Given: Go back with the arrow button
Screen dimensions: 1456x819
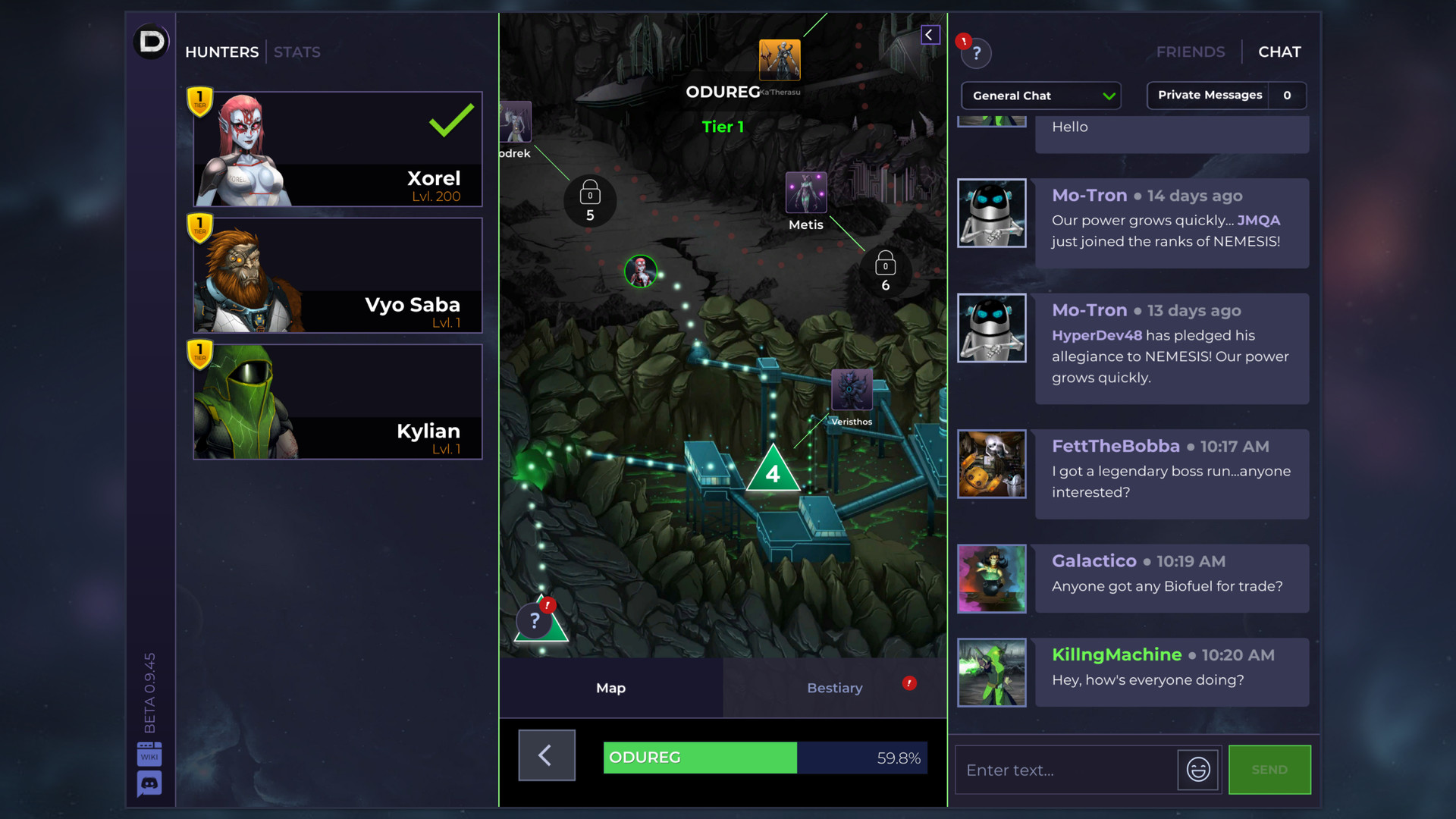Looking at the screenshot, I should coord(546,755).
